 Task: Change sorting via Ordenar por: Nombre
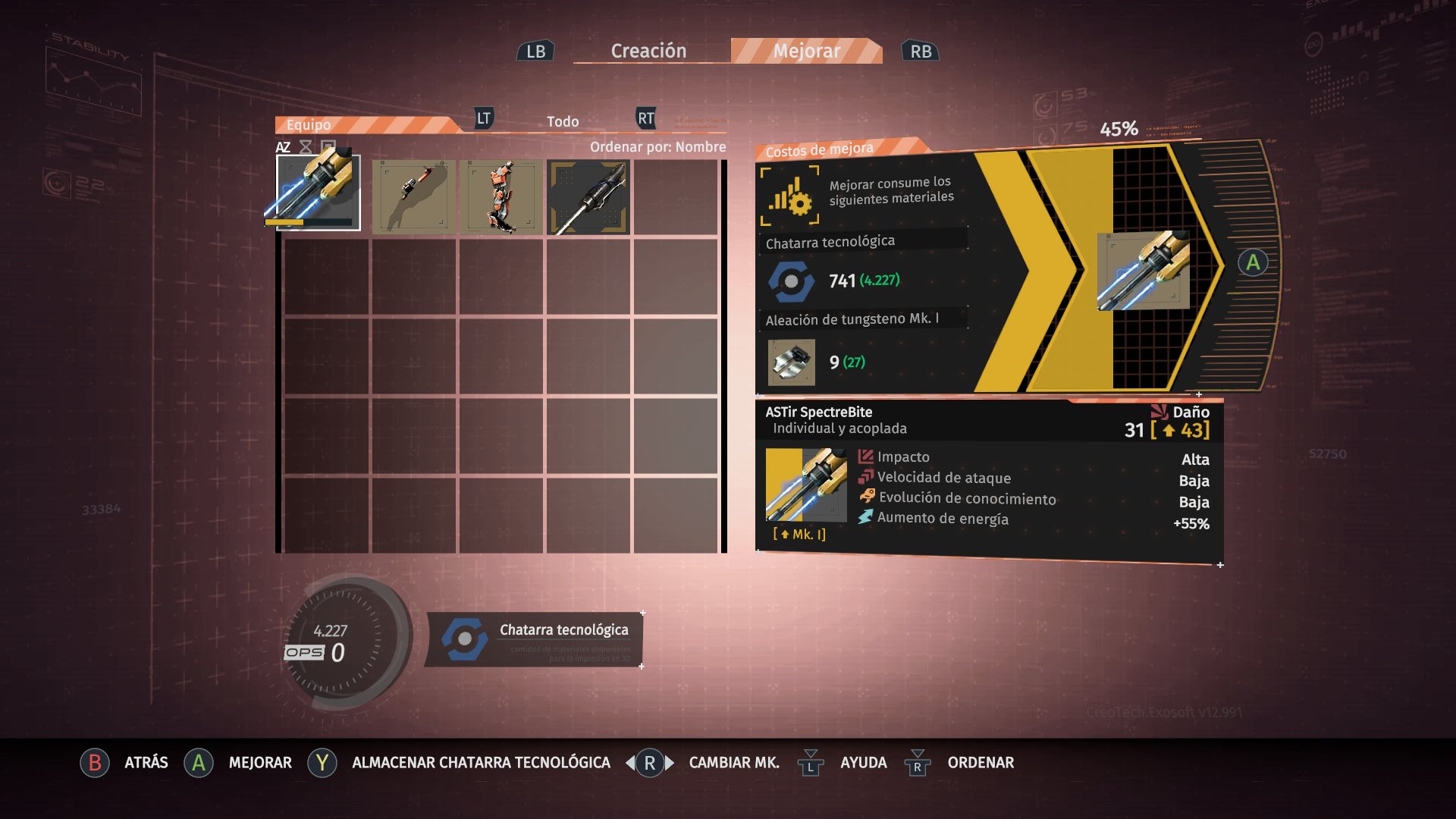657,146
